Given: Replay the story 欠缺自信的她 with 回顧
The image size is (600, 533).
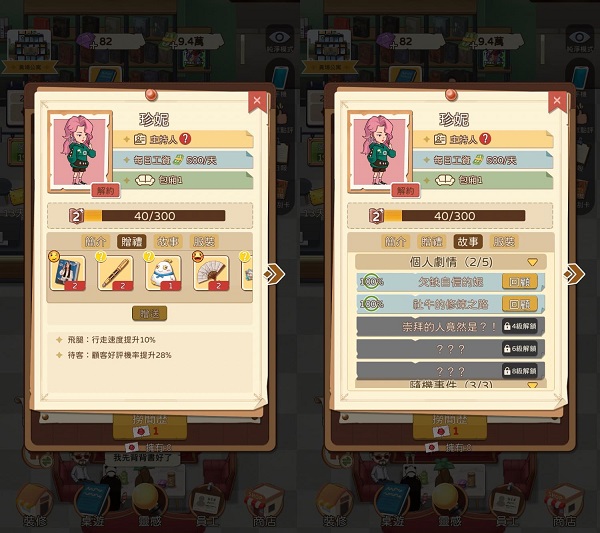Looking at the screenshot, I should [x=519, y=282].
